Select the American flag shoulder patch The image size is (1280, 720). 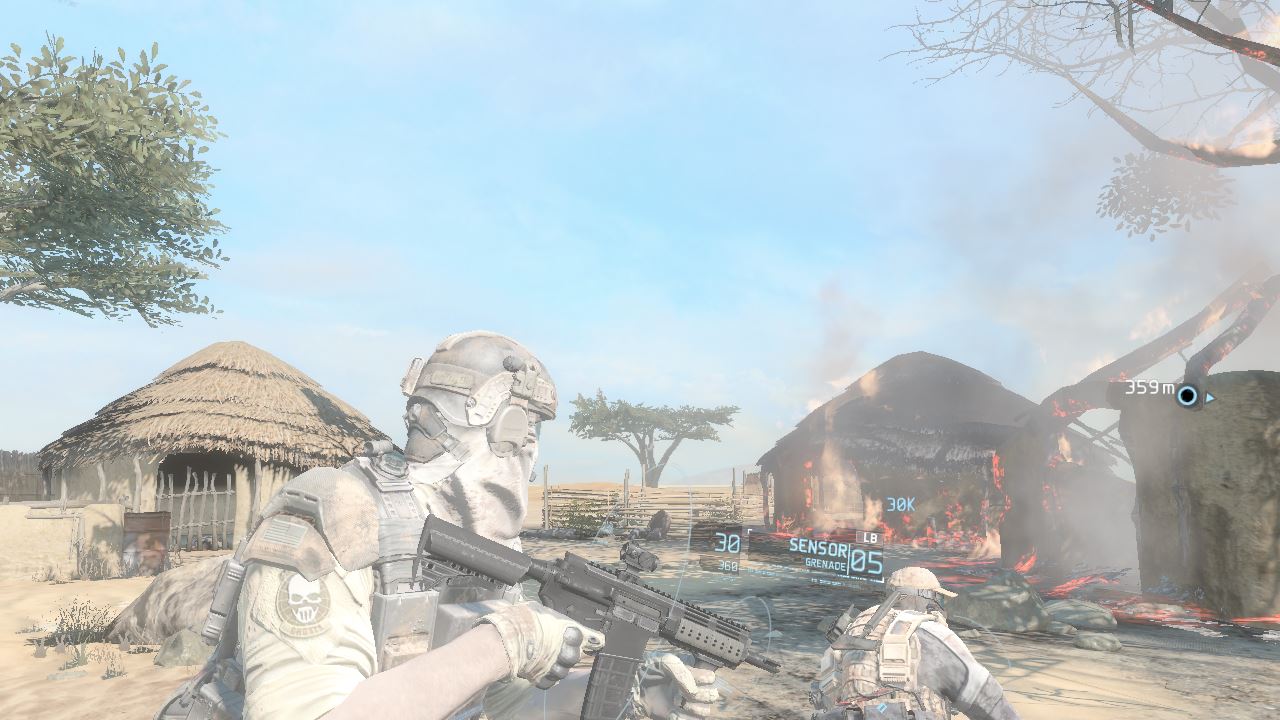click(x=287, y=532)
